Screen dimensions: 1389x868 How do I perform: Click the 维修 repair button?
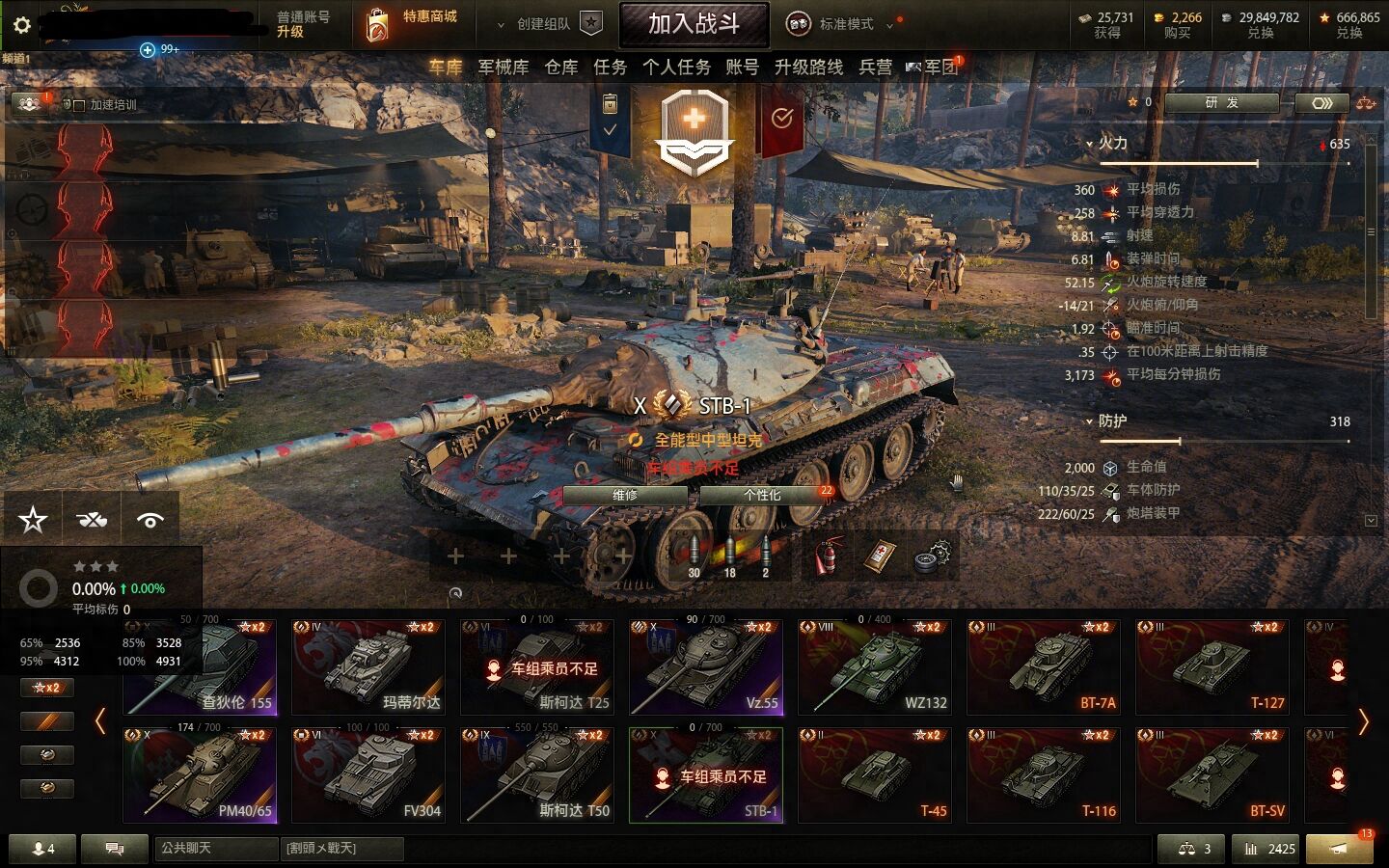tap(625, 495)
